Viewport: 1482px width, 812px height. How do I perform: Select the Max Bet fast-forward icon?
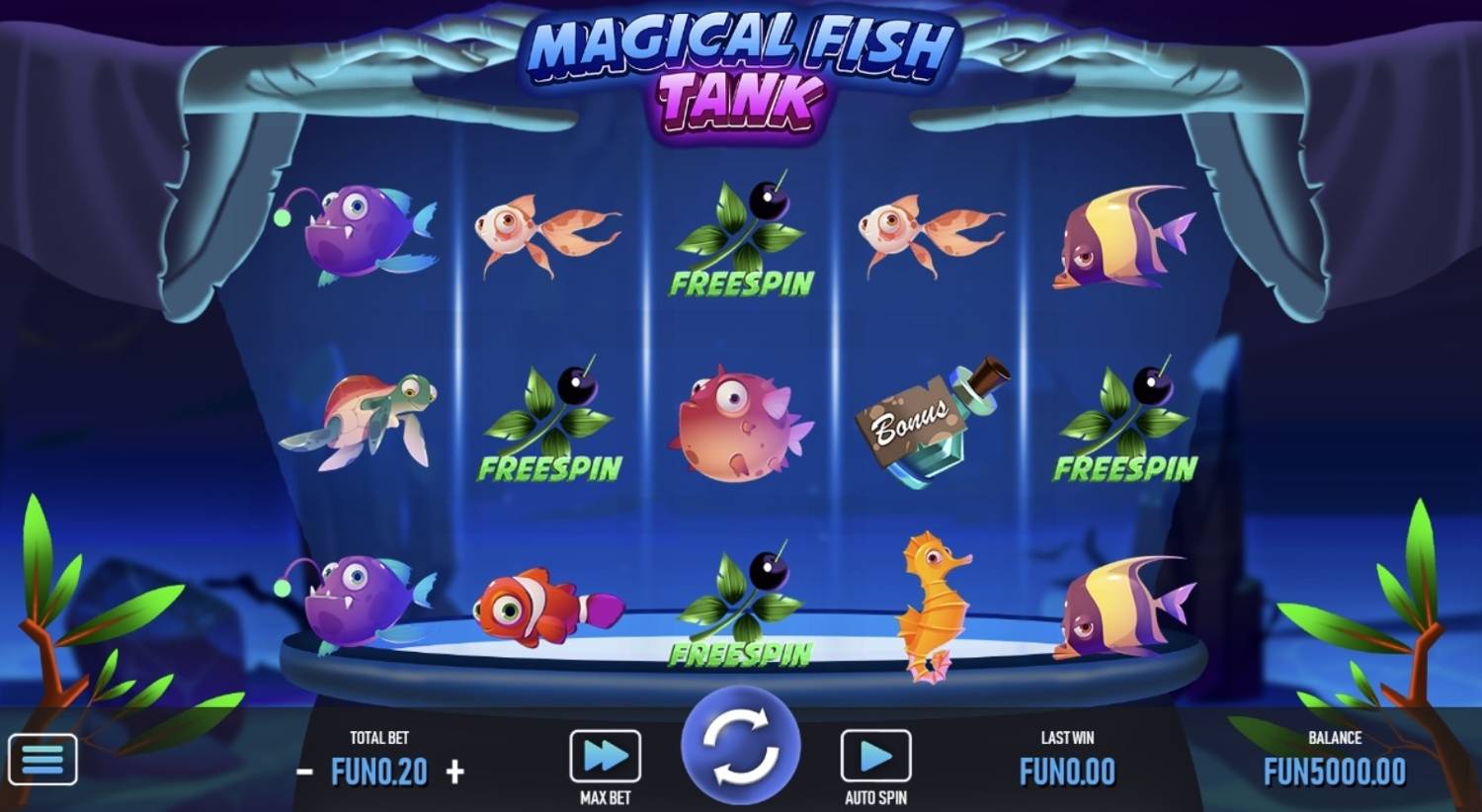605,757
